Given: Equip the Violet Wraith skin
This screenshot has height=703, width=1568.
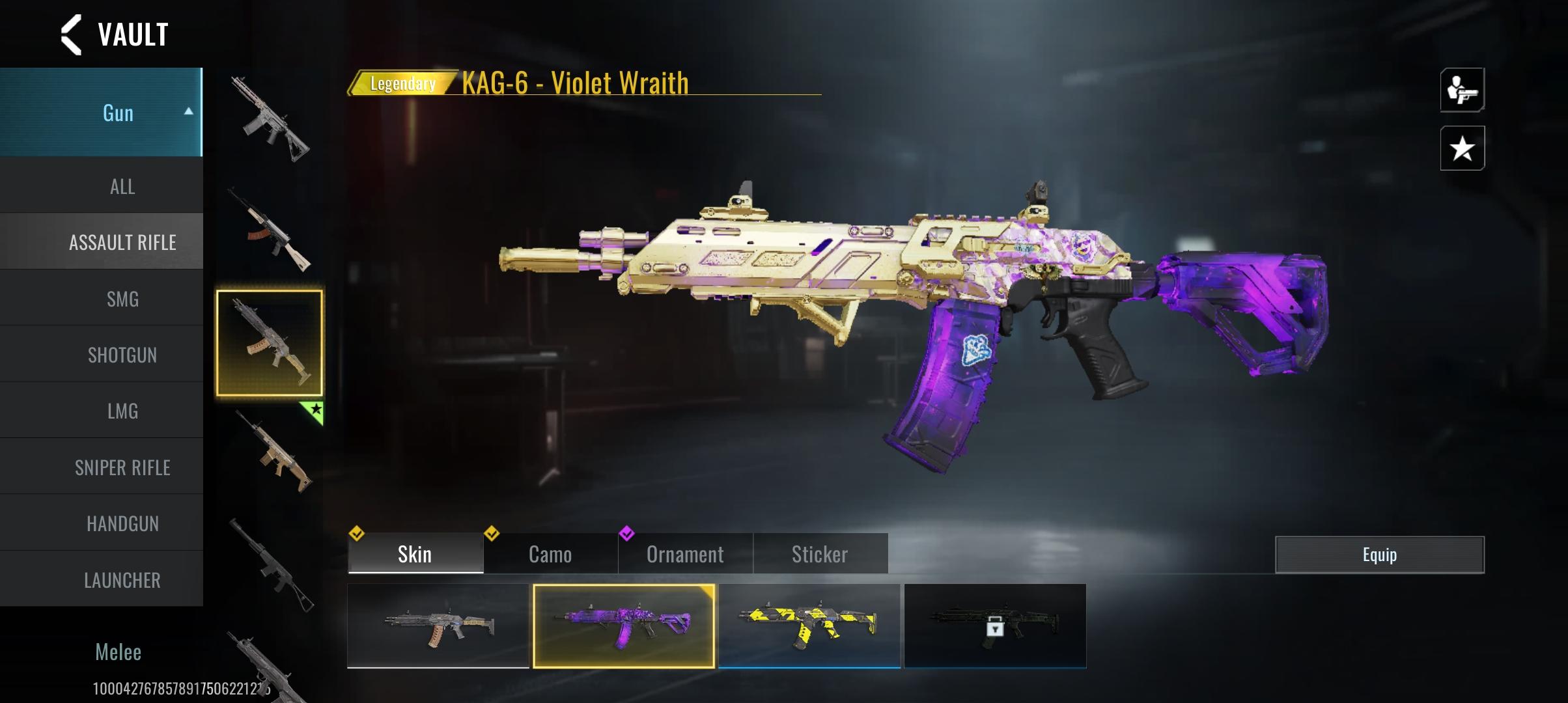Looking at the screenshot, I should tap(1379, 555).
